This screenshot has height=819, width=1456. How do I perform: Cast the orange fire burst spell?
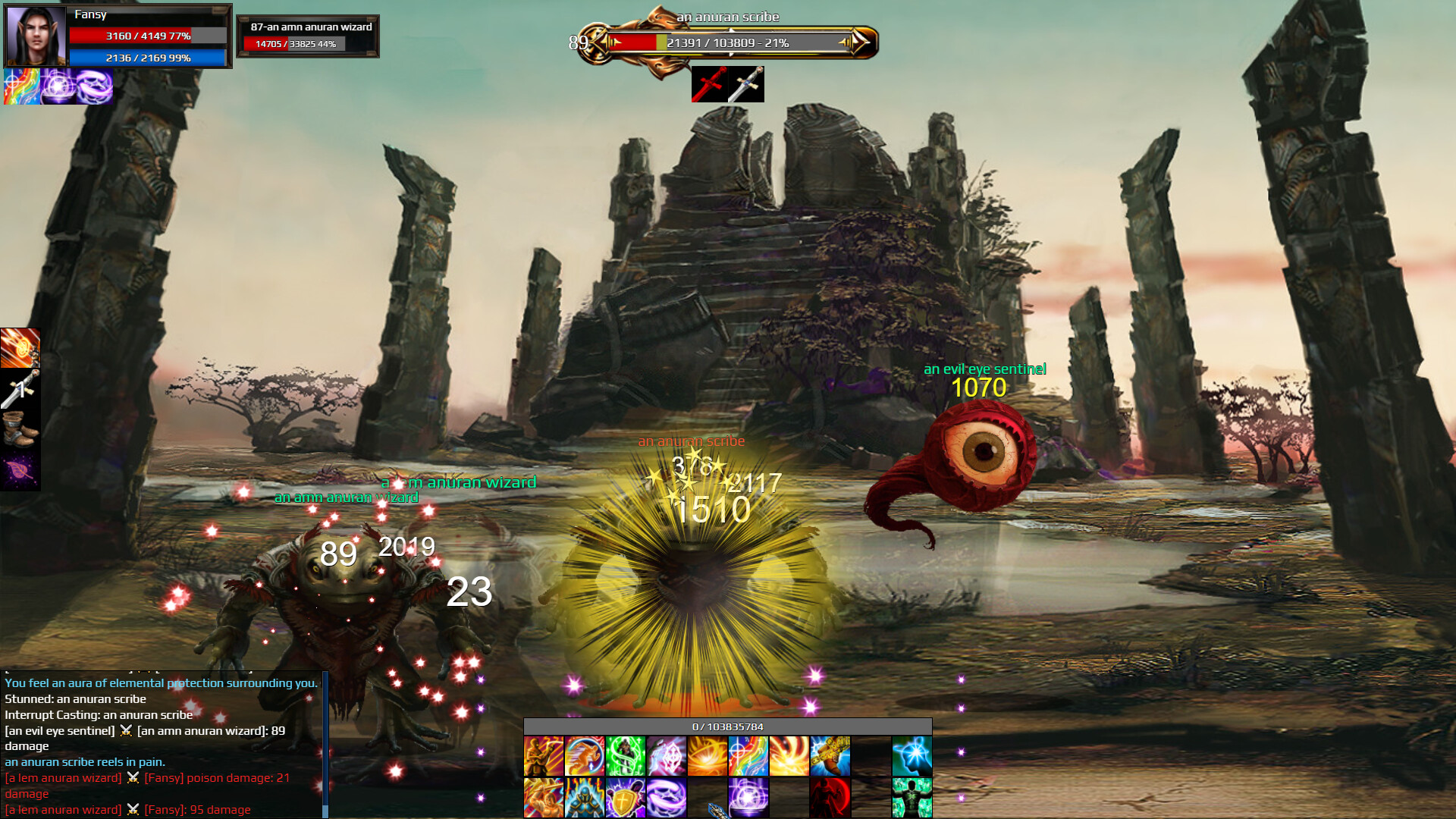tap(707, 756)
